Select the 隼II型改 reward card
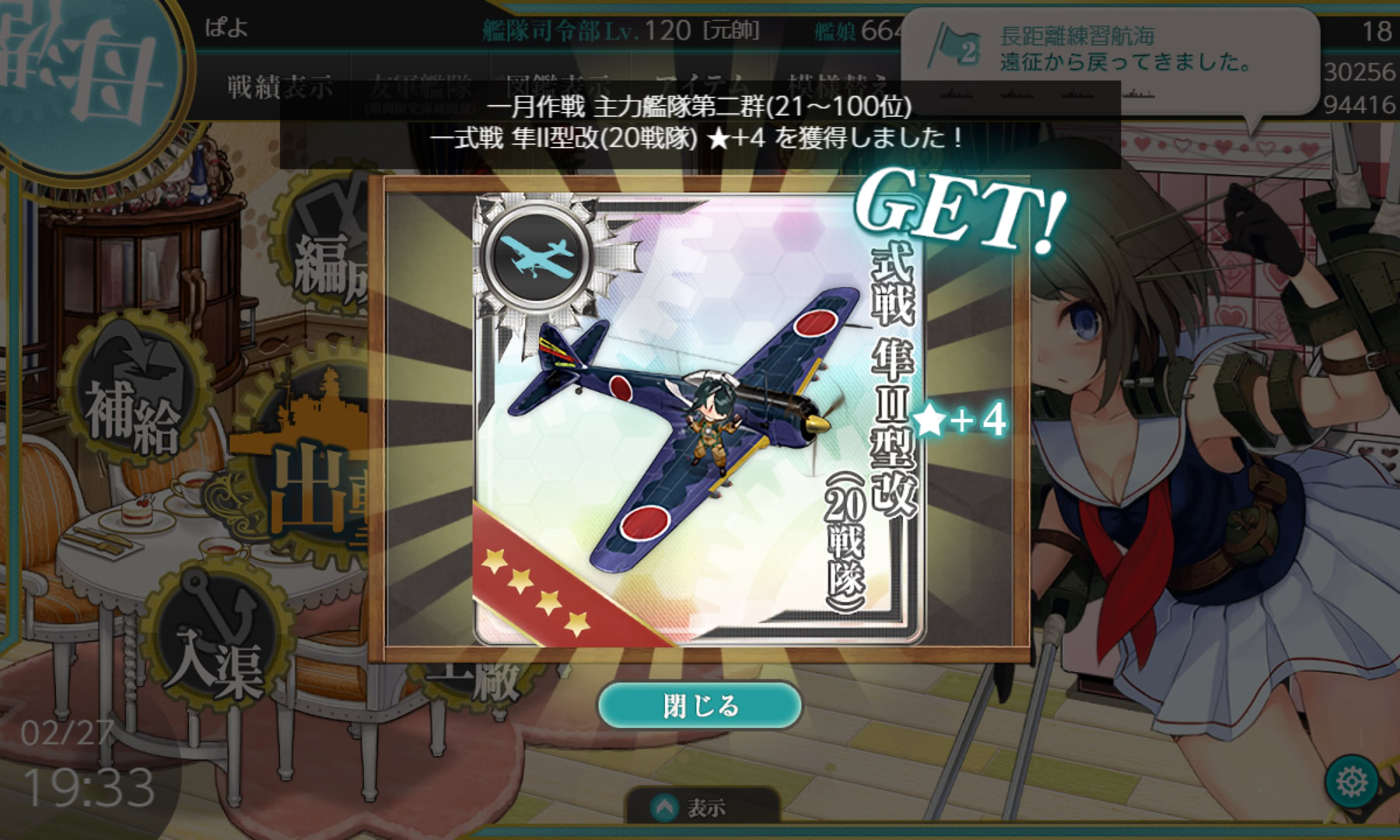 click(x=698, y=419)
